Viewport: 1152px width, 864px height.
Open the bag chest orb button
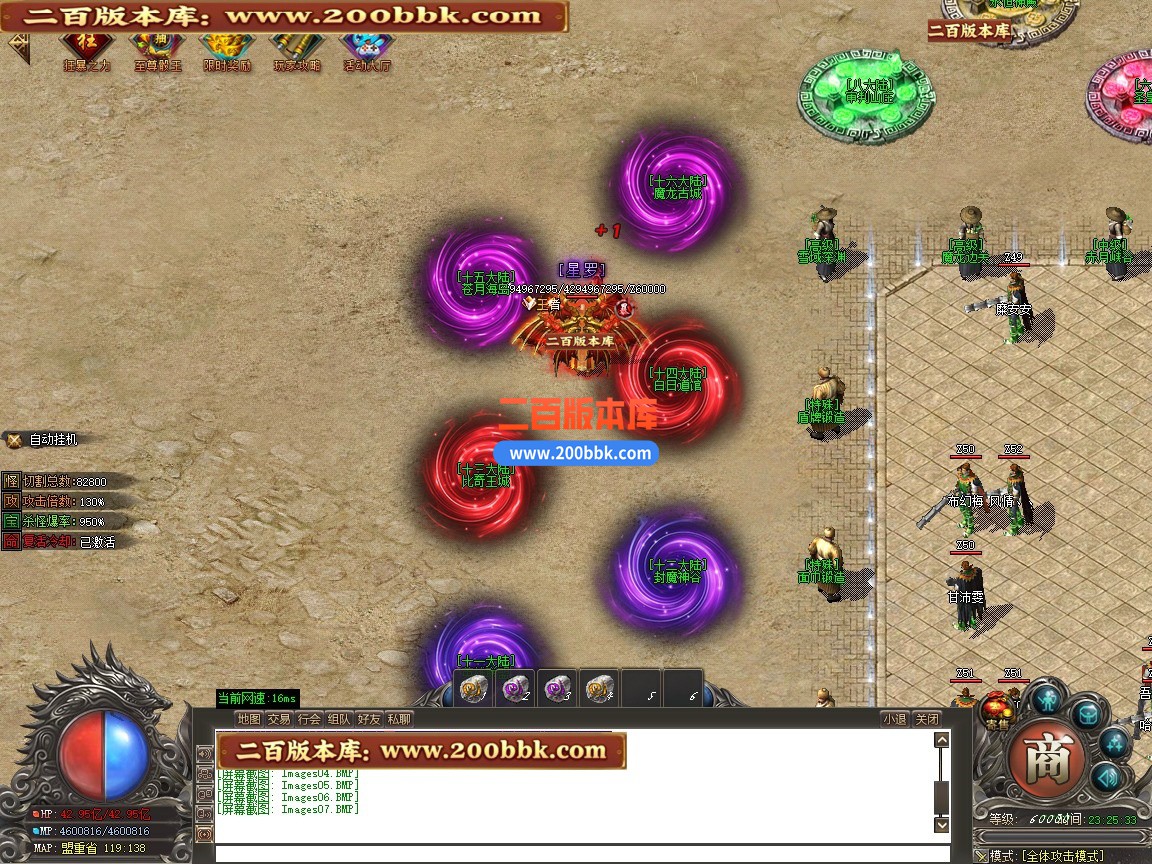(x=1086, y=714)
